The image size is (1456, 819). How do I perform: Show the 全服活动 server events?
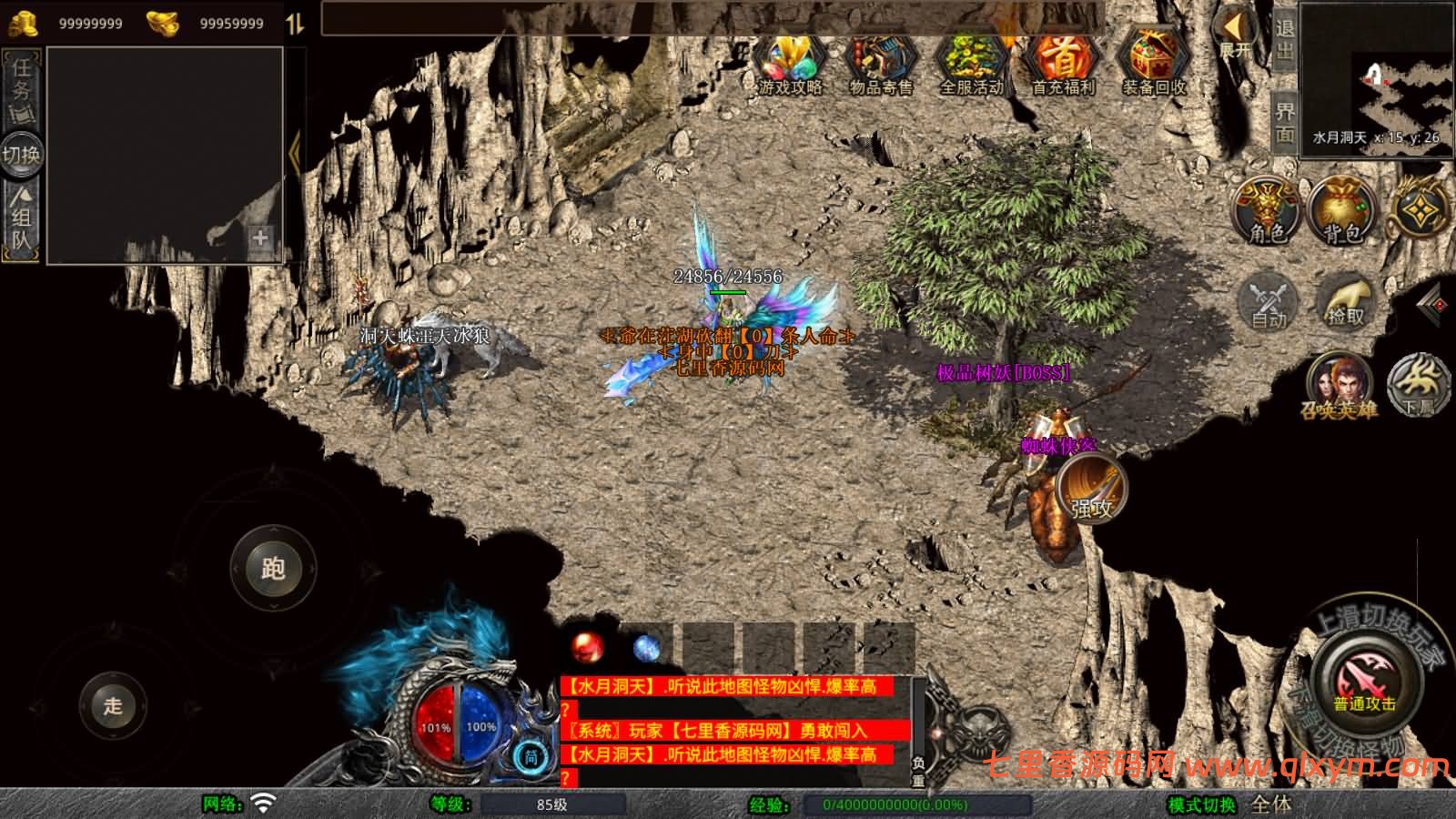(971, 62)
